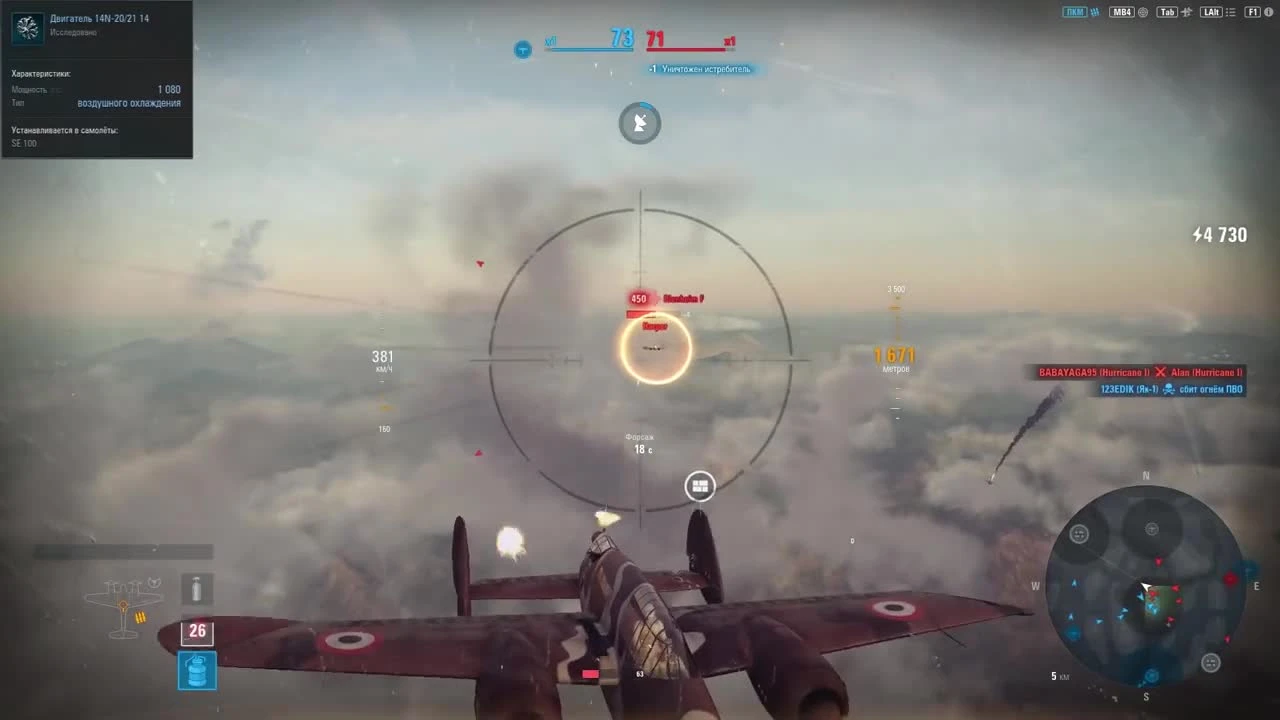The image size is (1280, 720).
Task: Click the player plane marker icon above the reticle
Action: click(640, 123)
